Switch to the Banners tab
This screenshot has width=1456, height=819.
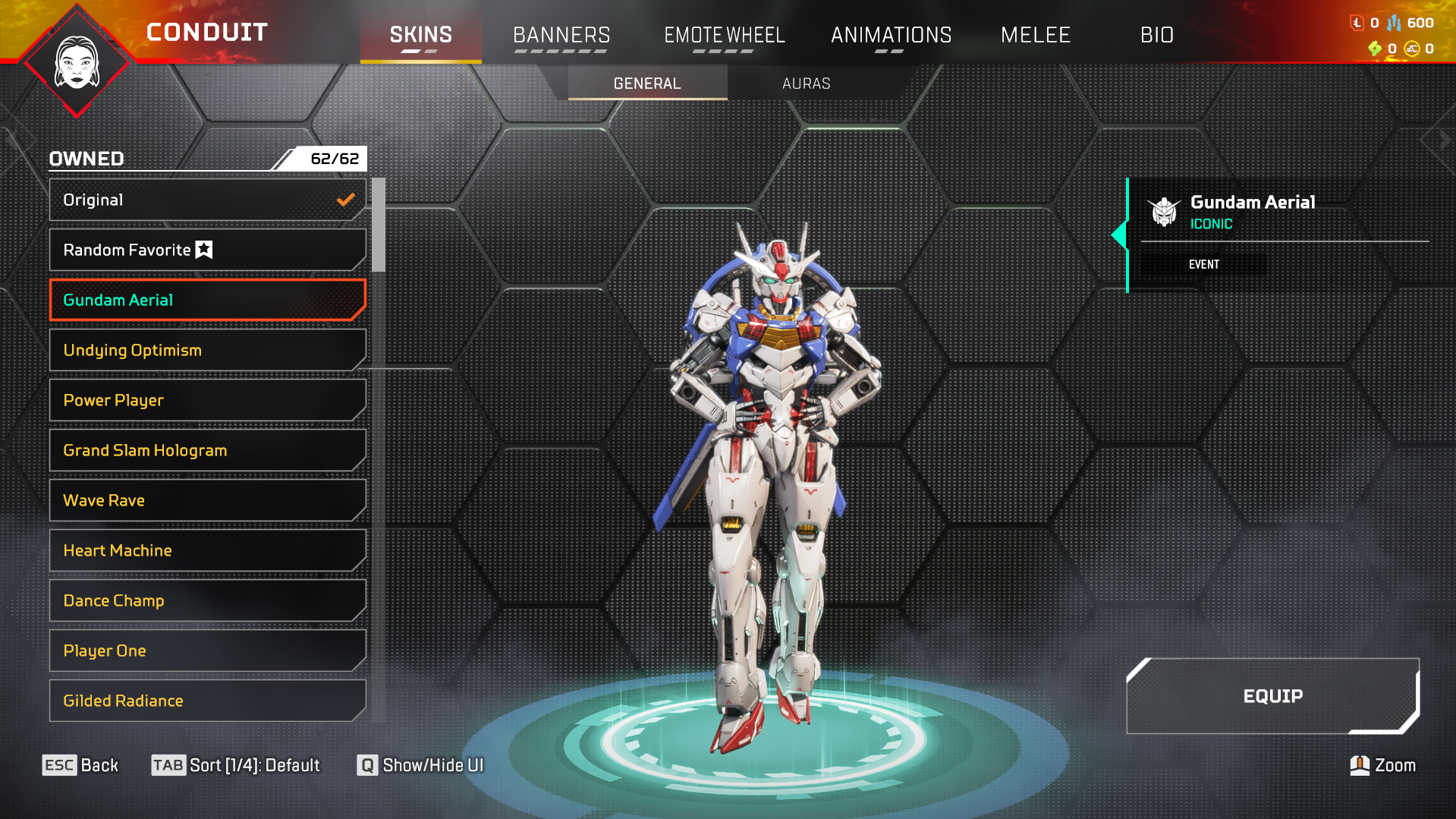click(561, 35)
